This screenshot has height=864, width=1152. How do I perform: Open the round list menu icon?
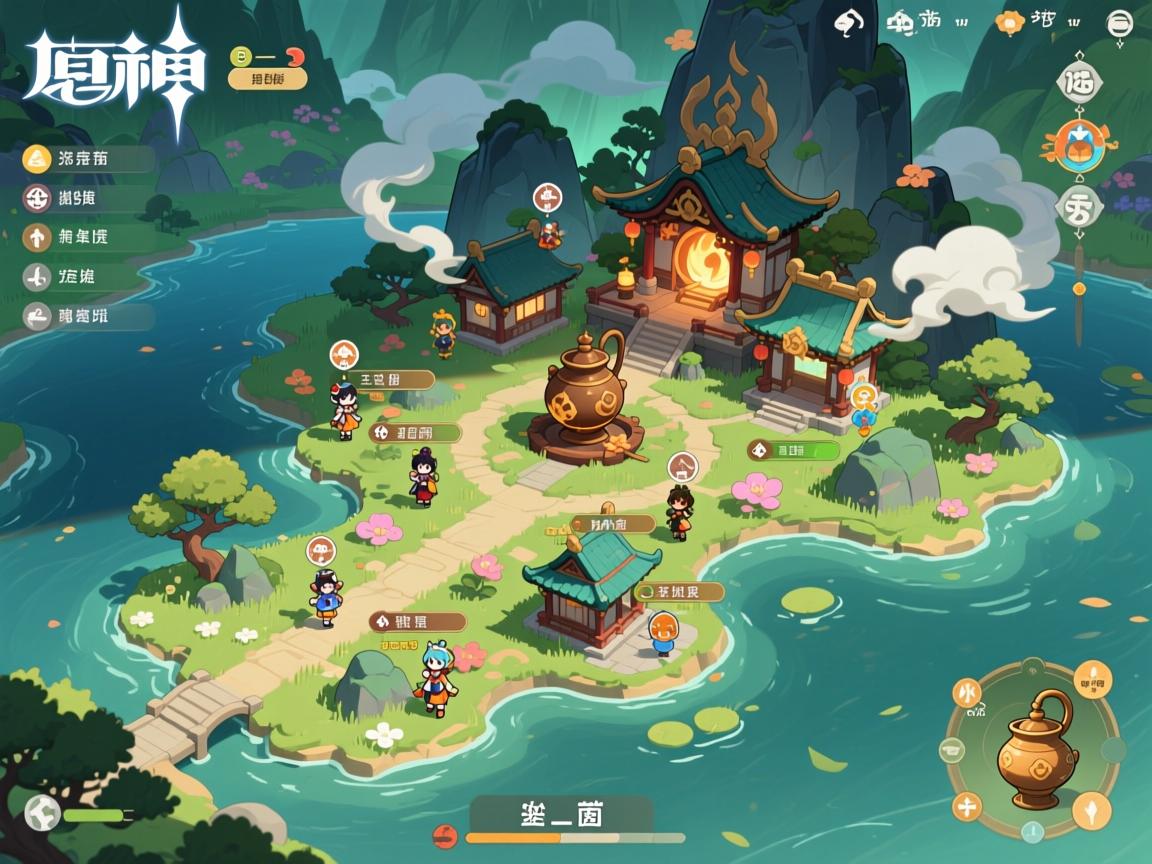(1119, 24)
